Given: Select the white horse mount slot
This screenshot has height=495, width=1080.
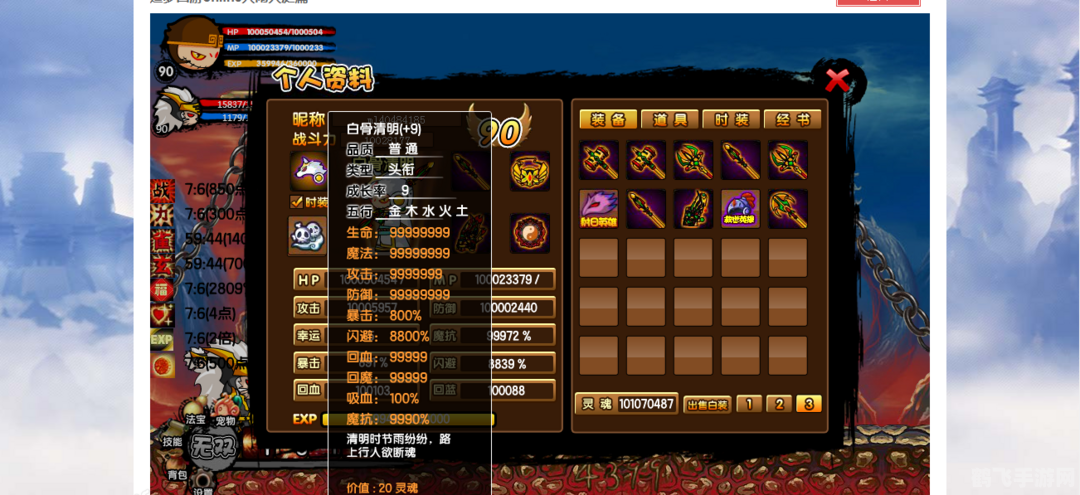Looking at the screenshot, I should (x=308, y=171).
